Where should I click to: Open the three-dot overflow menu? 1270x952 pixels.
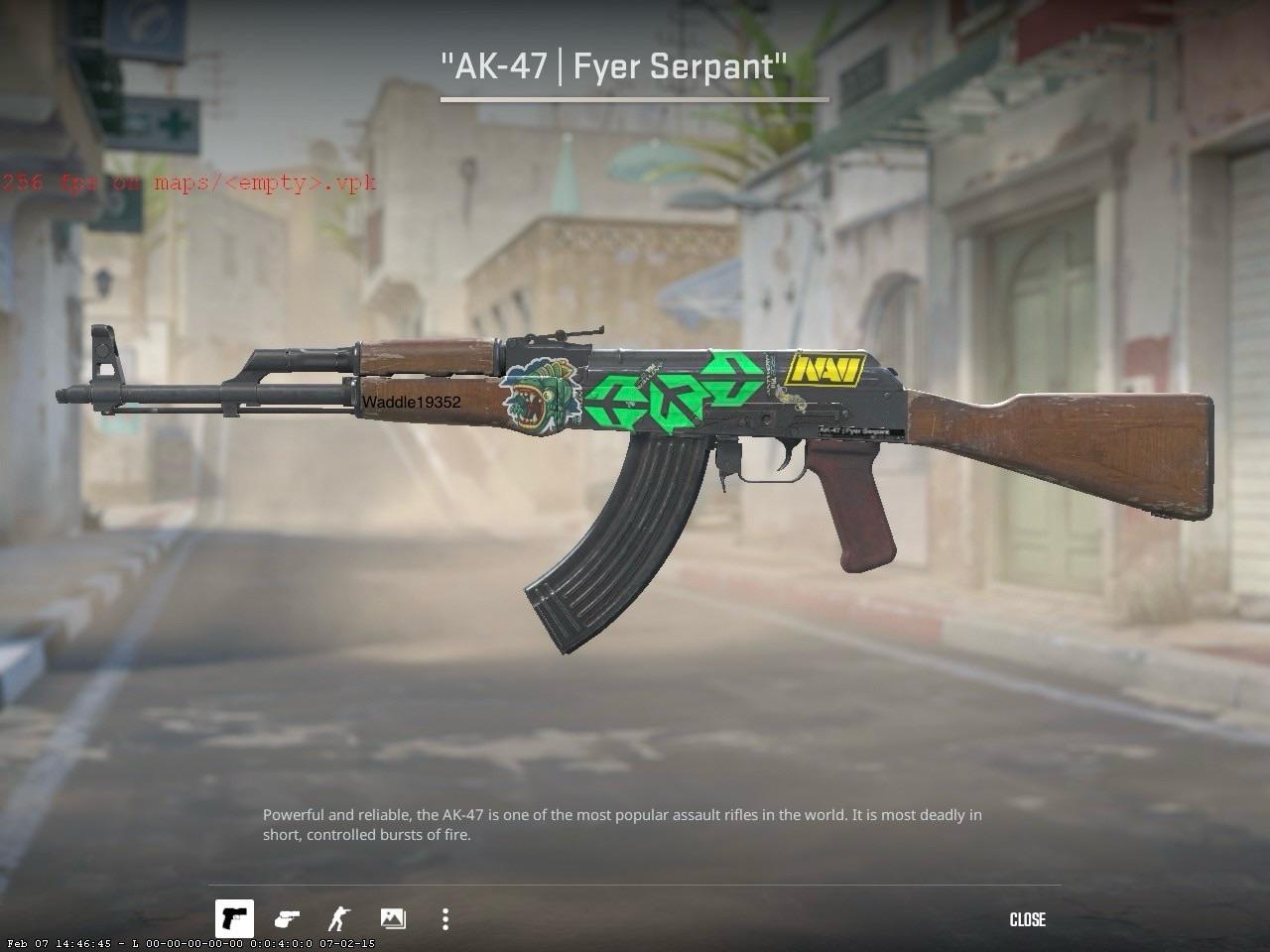(444, 919)
